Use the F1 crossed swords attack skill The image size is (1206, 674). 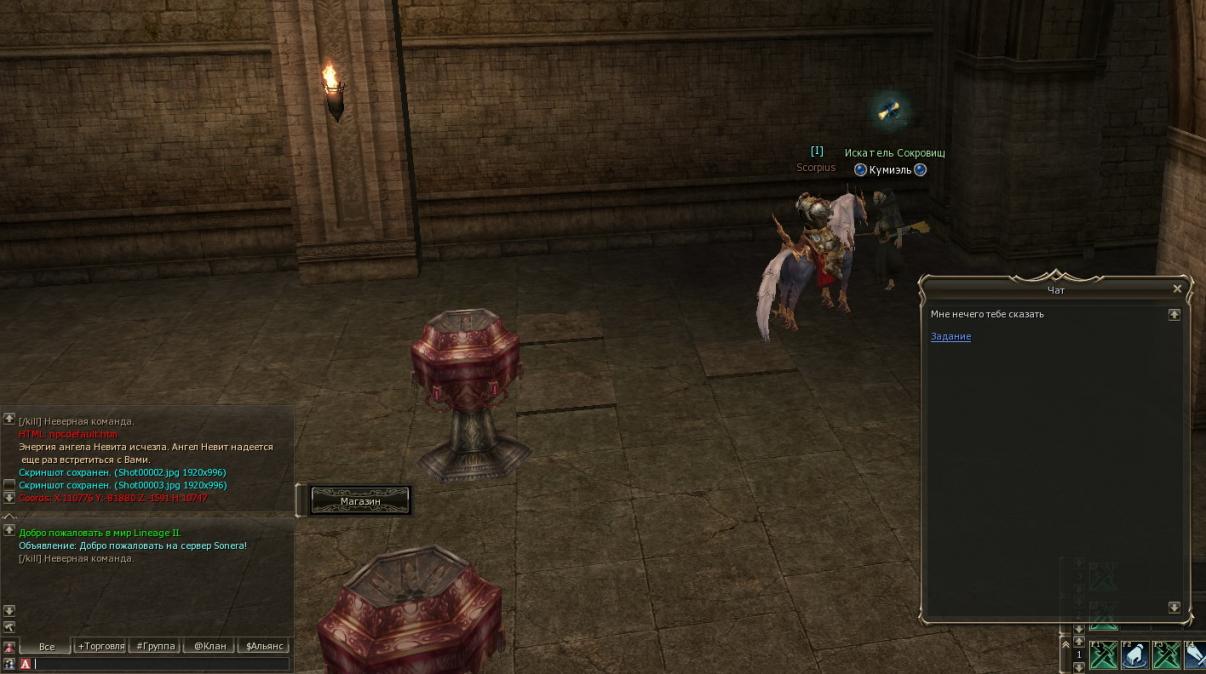tap(1103, 655)
